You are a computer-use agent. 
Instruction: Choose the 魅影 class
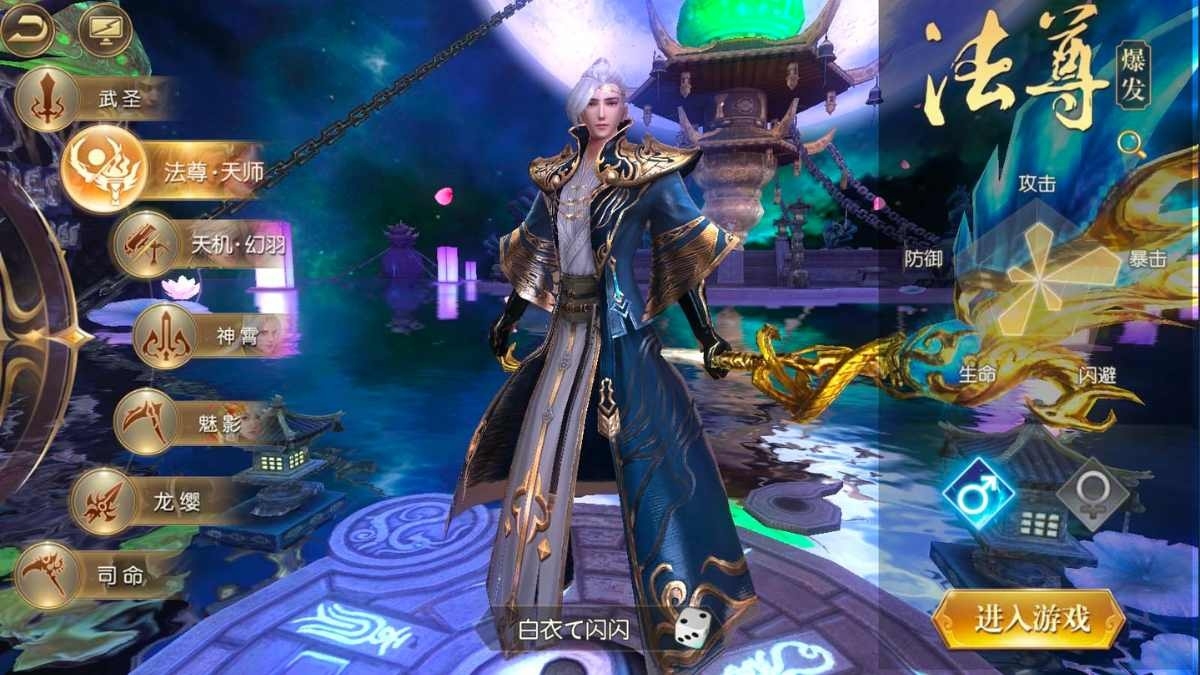coord(146,420)
